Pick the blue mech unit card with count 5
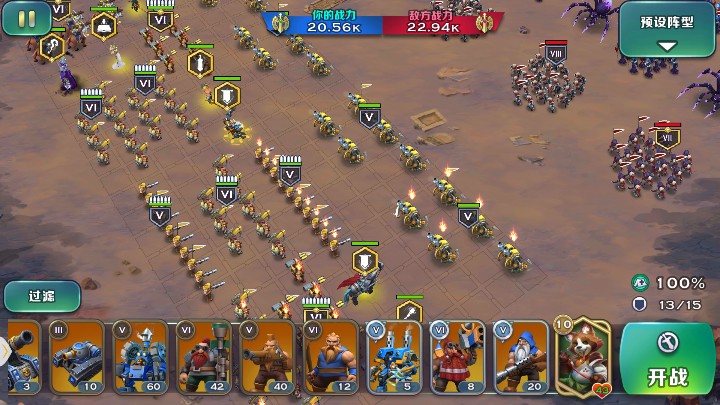This screenshot has height=405, width=720. [x=394, y=357]
